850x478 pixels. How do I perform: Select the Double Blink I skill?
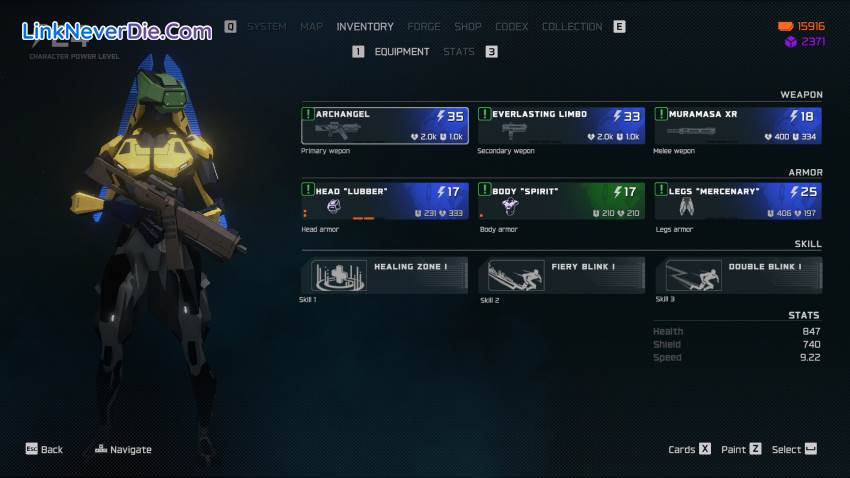click(738, 275)
